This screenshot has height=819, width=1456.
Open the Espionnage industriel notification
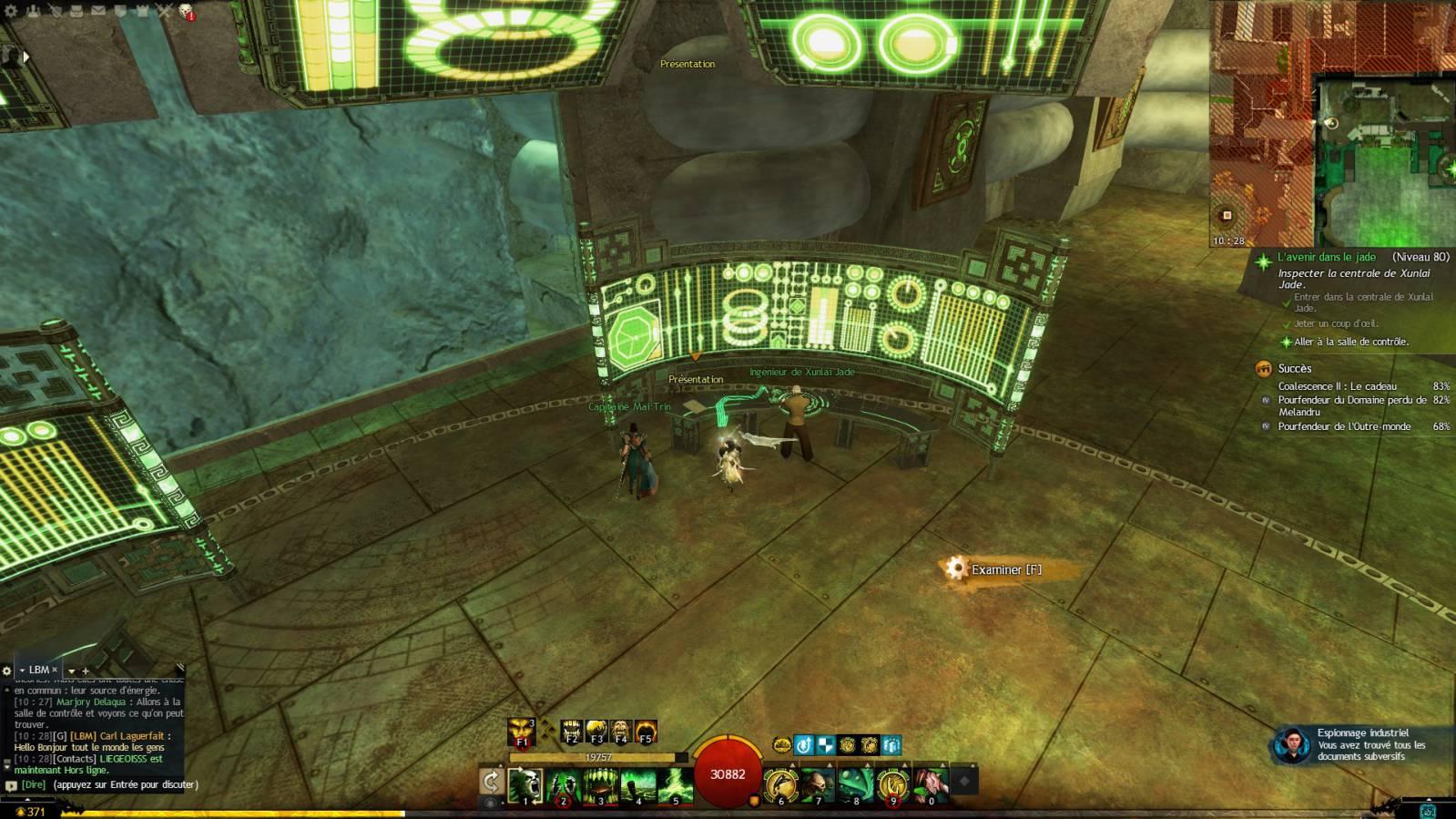[x=1361, y=744]
